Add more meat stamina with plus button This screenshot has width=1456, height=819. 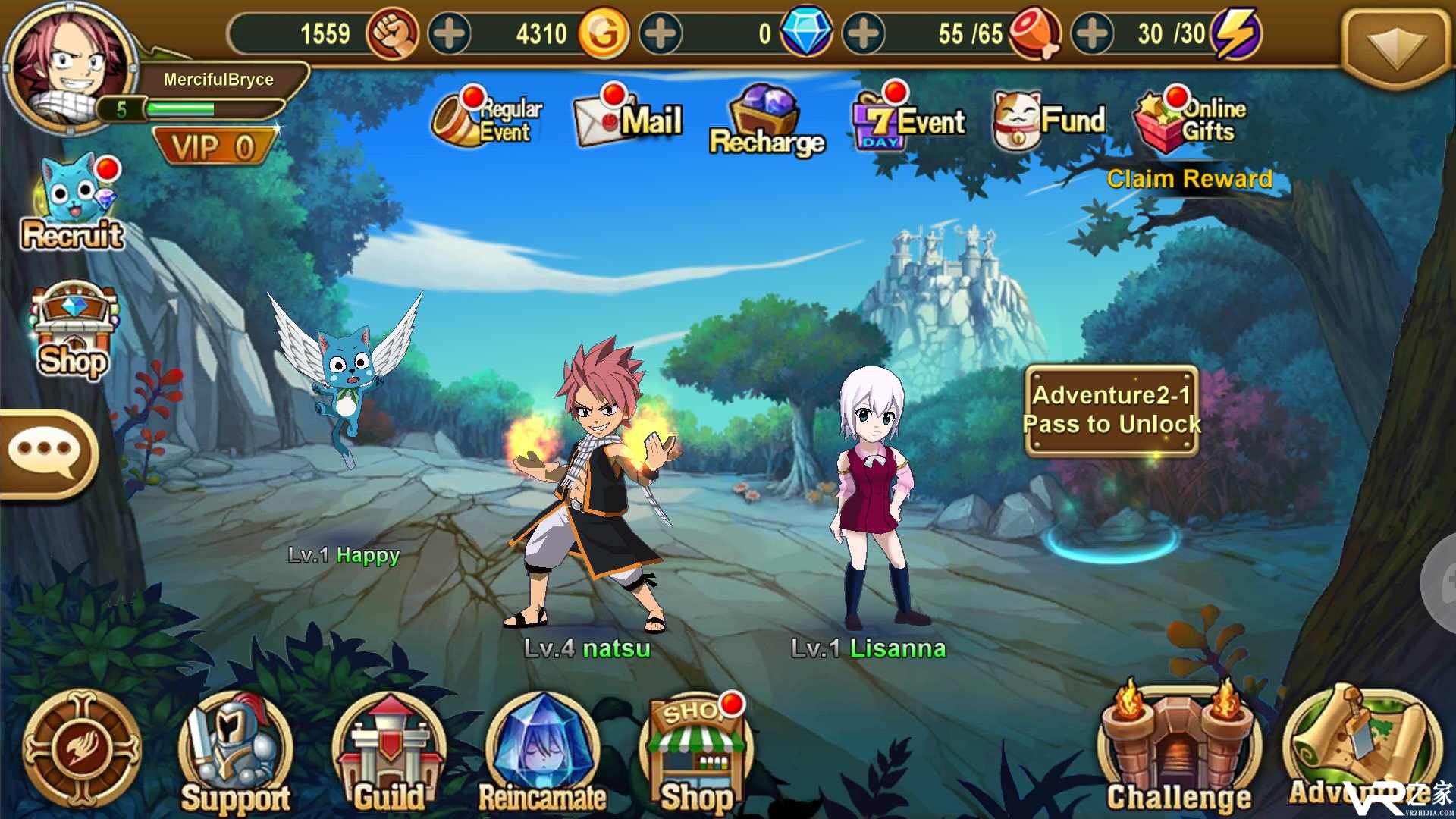point(1091,34)
